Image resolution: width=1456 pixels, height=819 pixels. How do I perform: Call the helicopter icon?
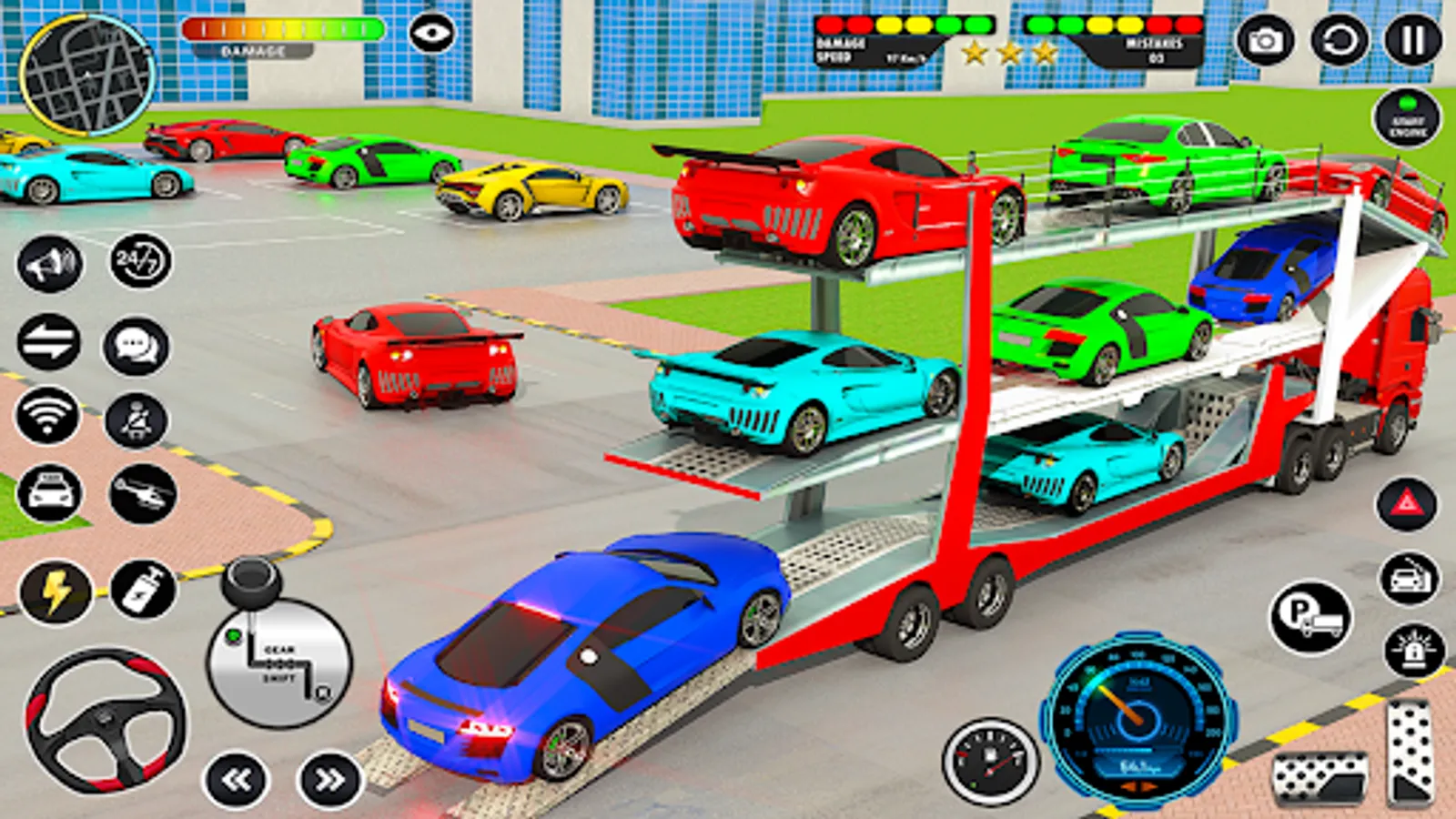143,494
